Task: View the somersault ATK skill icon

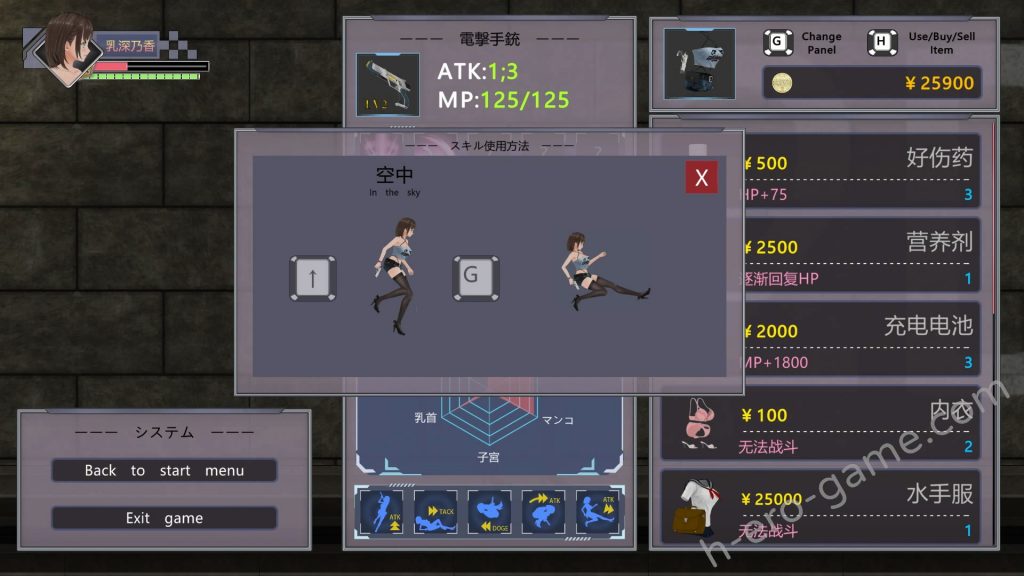Action: point(543,512)
